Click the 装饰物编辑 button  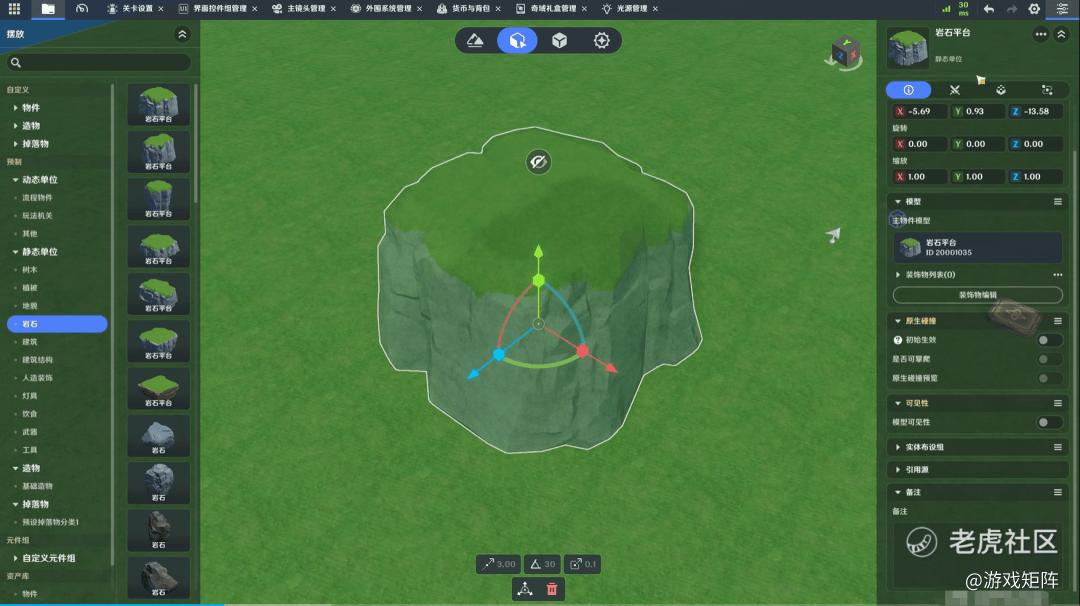click(x=977, y=295)
